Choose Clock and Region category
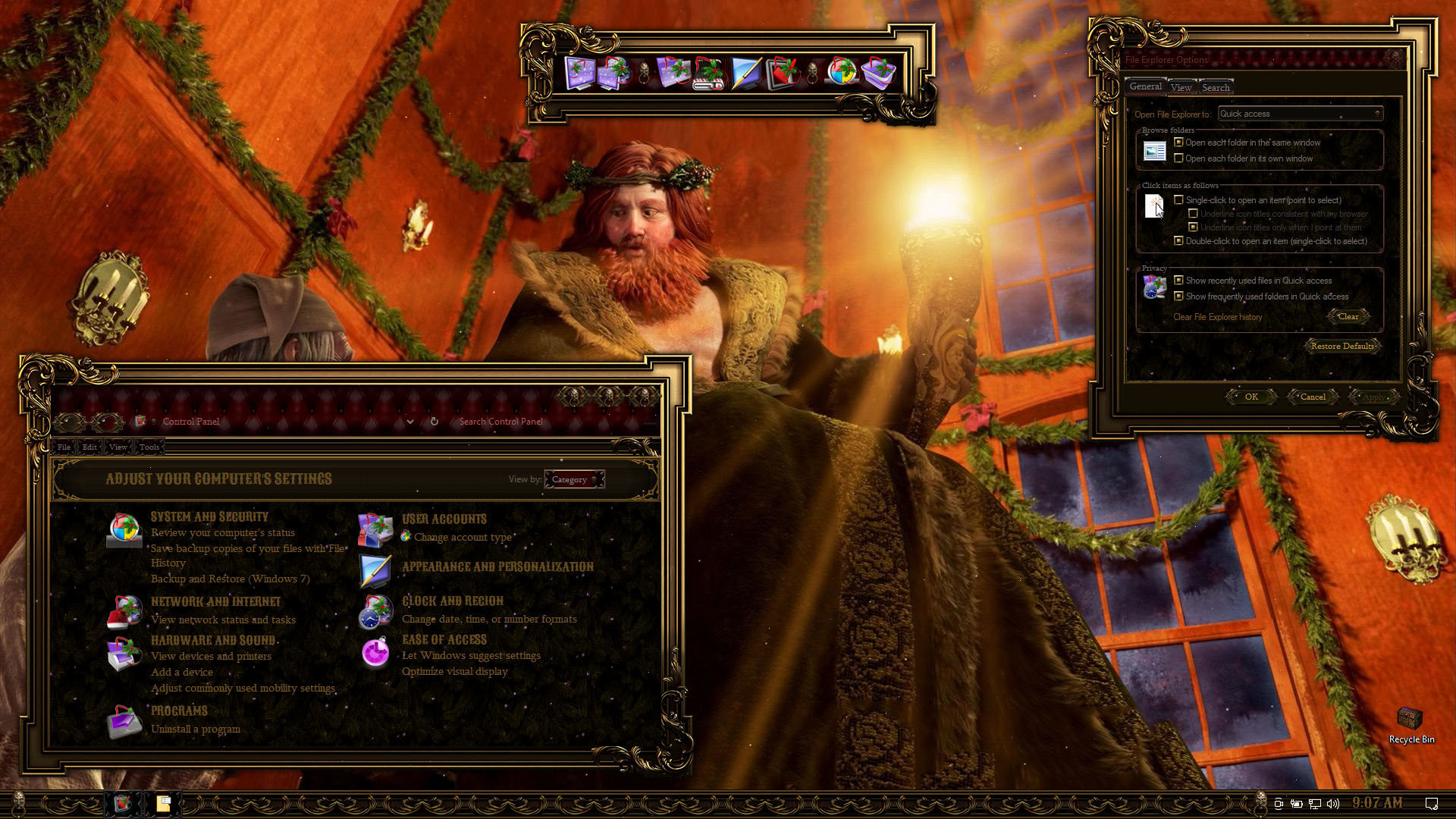Viewport: 1456px width, 819px height. coord(452,601)
